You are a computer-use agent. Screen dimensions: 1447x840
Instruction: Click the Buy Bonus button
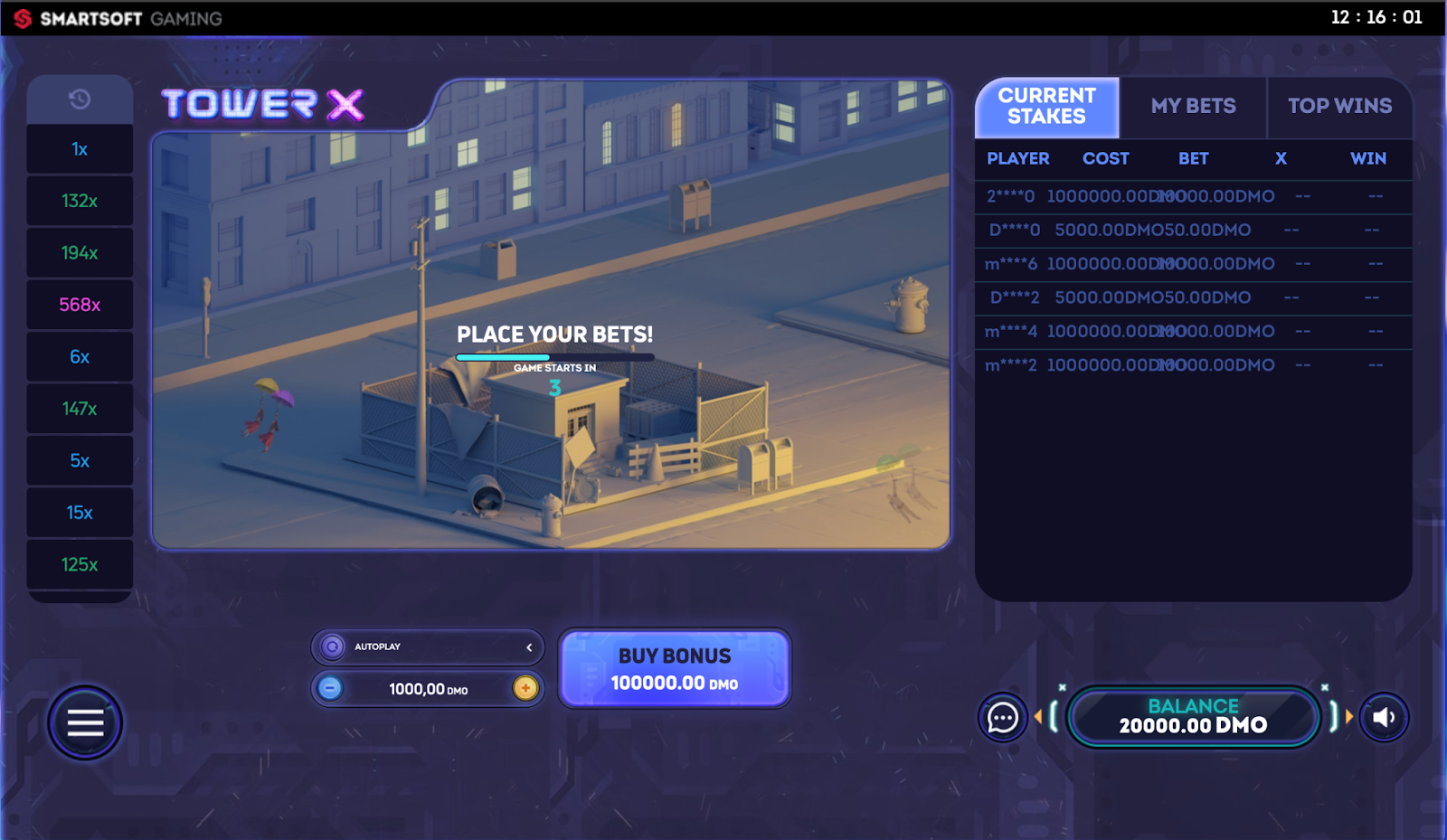point(675,668)
